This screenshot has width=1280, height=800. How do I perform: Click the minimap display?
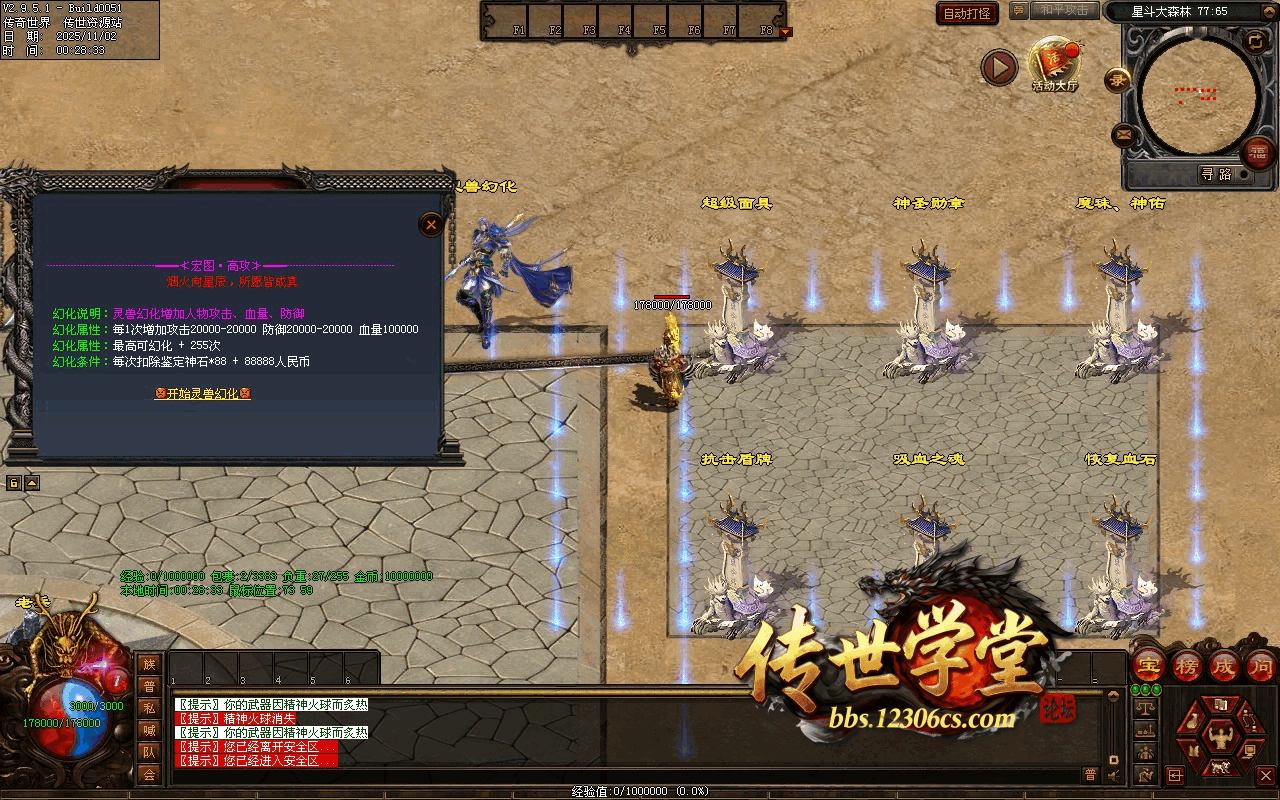click(1198, 95)
